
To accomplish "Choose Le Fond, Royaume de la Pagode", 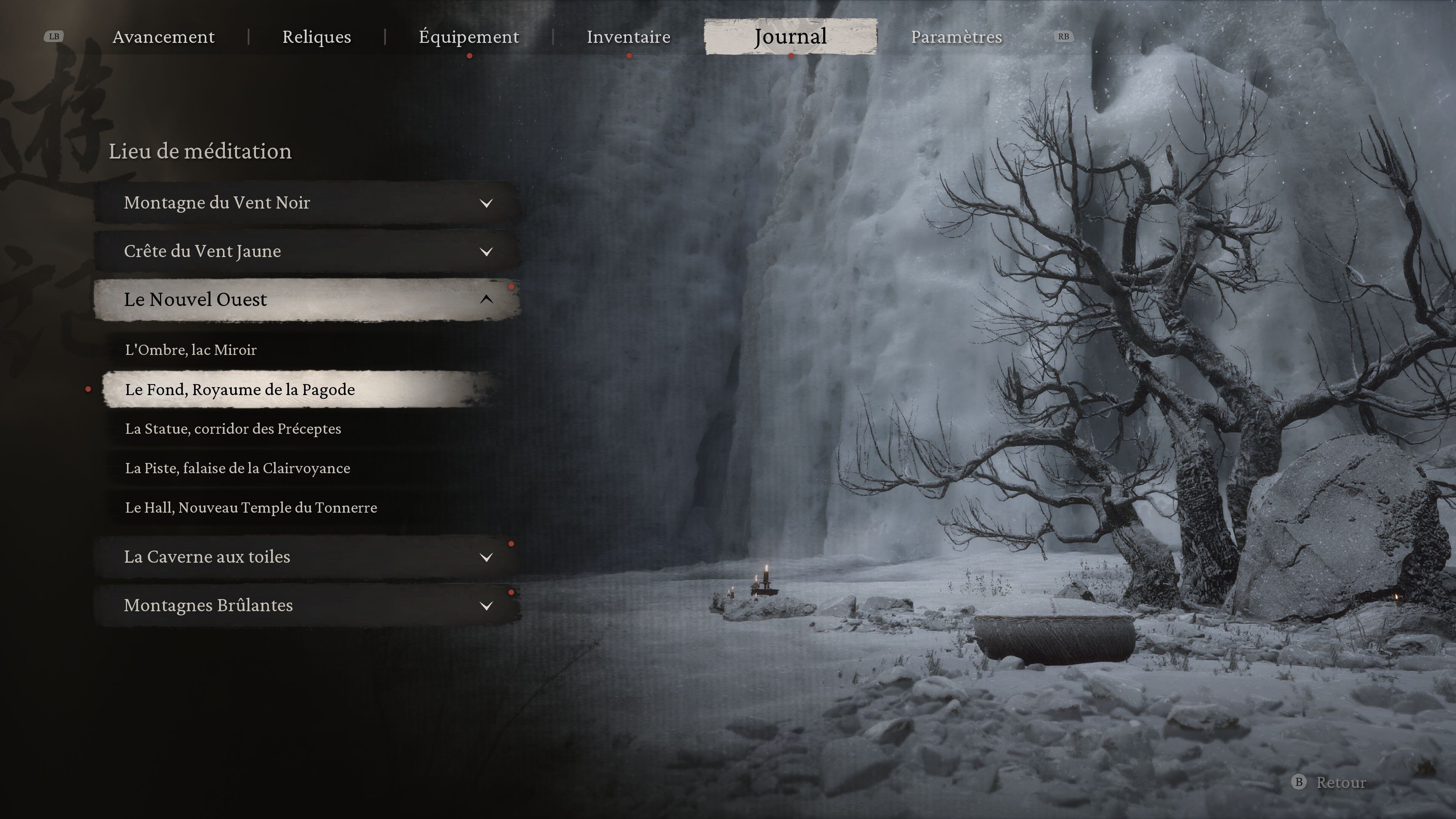I will [x=240, y=389].
